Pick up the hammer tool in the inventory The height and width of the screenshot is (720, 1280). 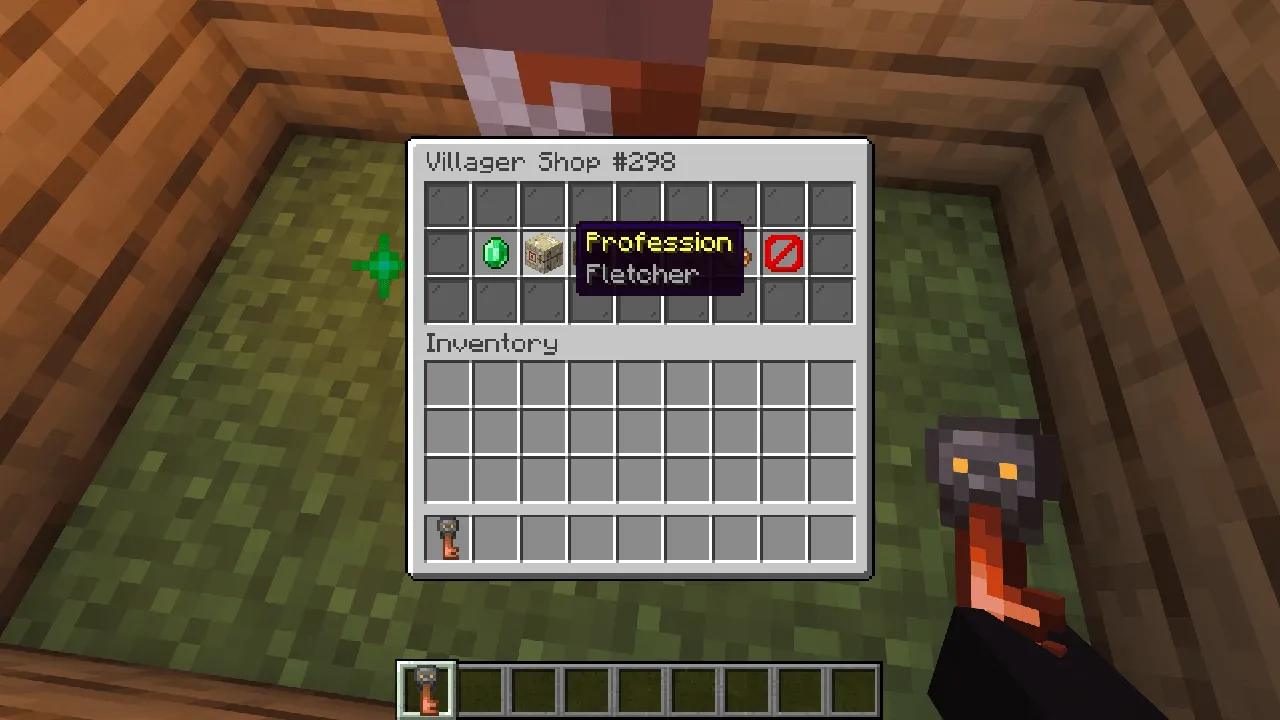446,537
